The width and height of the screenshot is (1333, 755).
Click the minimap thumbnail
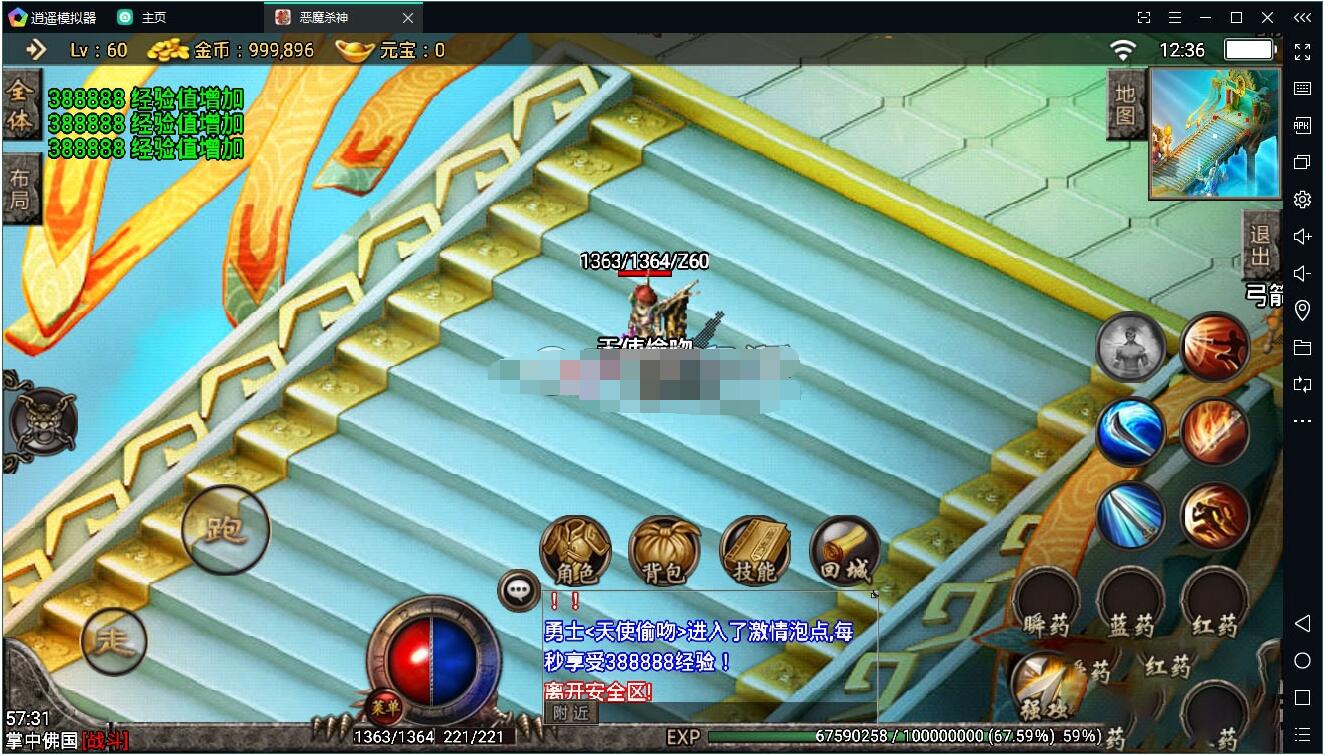[x=1215, y=133]
